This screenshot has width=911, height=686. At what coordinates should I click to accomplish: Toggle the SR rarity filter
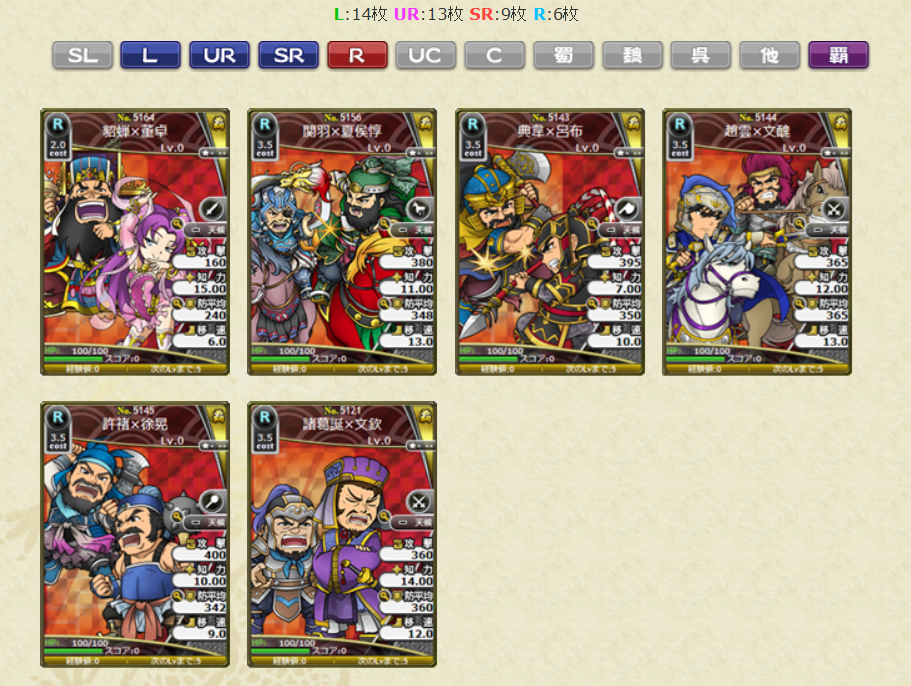click(x=288, y=55)
